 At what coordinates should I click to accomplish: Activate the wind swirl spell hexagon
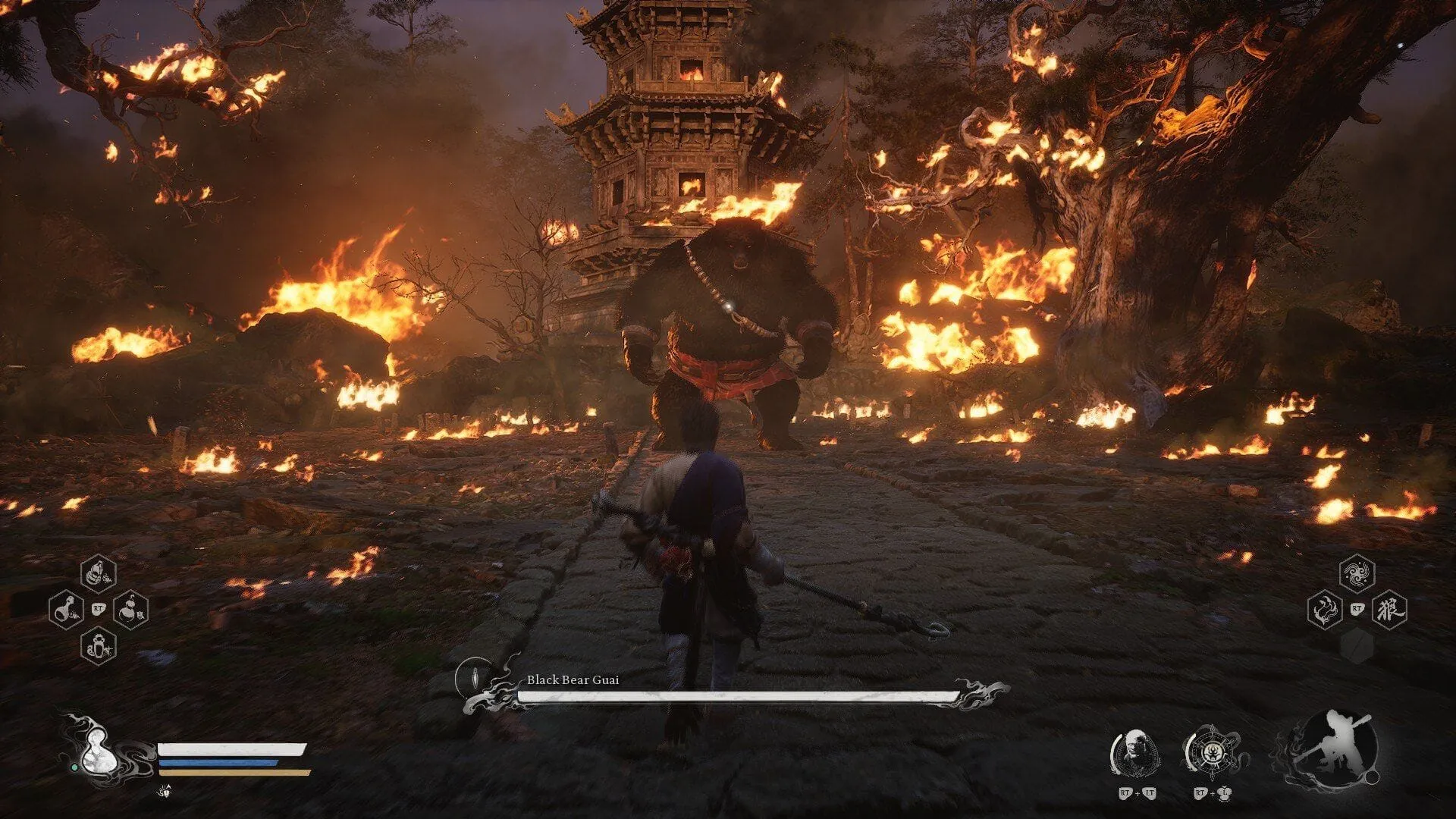tap(1357, 573)
